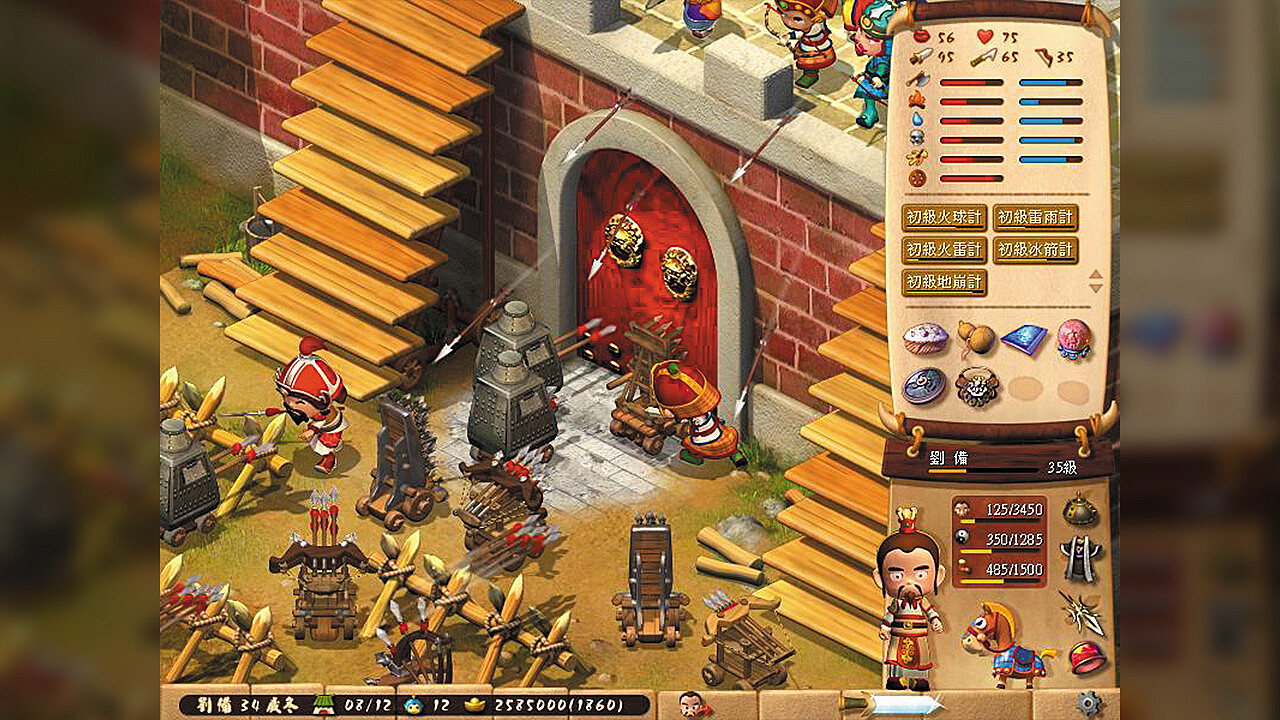This screenshot has height=720, width=1280.
Task: Use the pink orb inventory item
Action: (1073, 340)
